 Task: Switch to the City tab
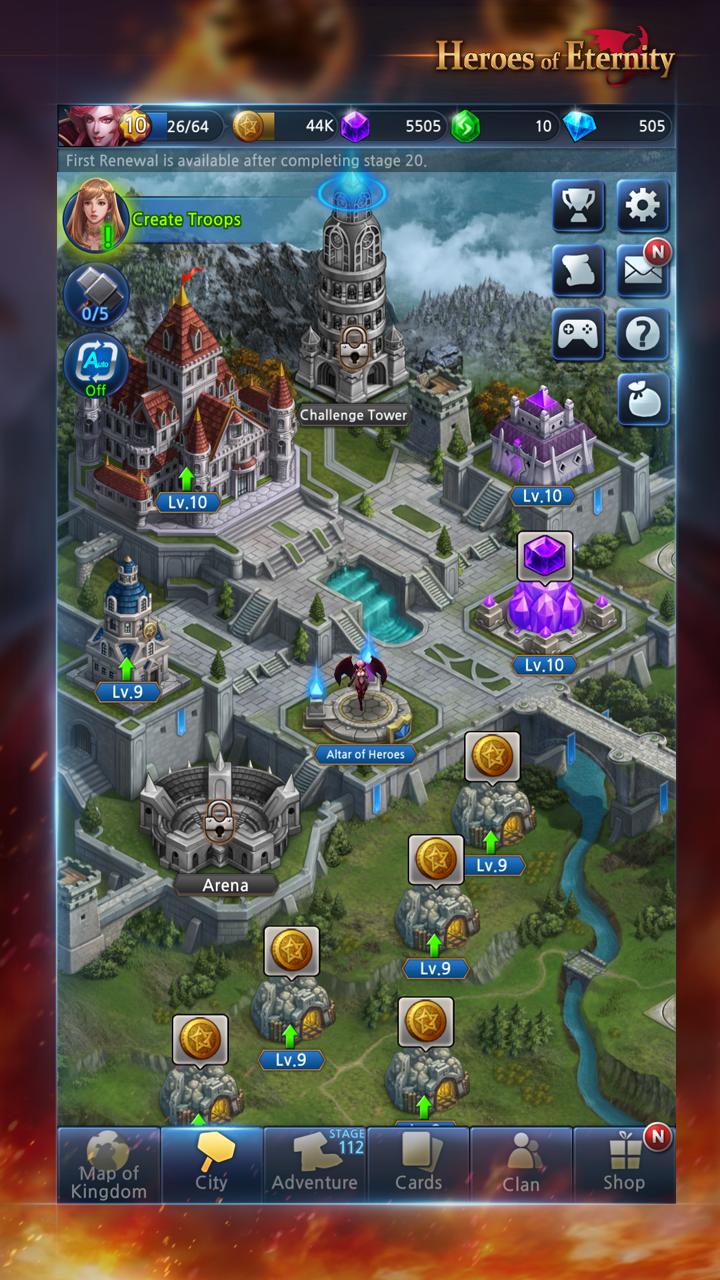[211, 1165]
